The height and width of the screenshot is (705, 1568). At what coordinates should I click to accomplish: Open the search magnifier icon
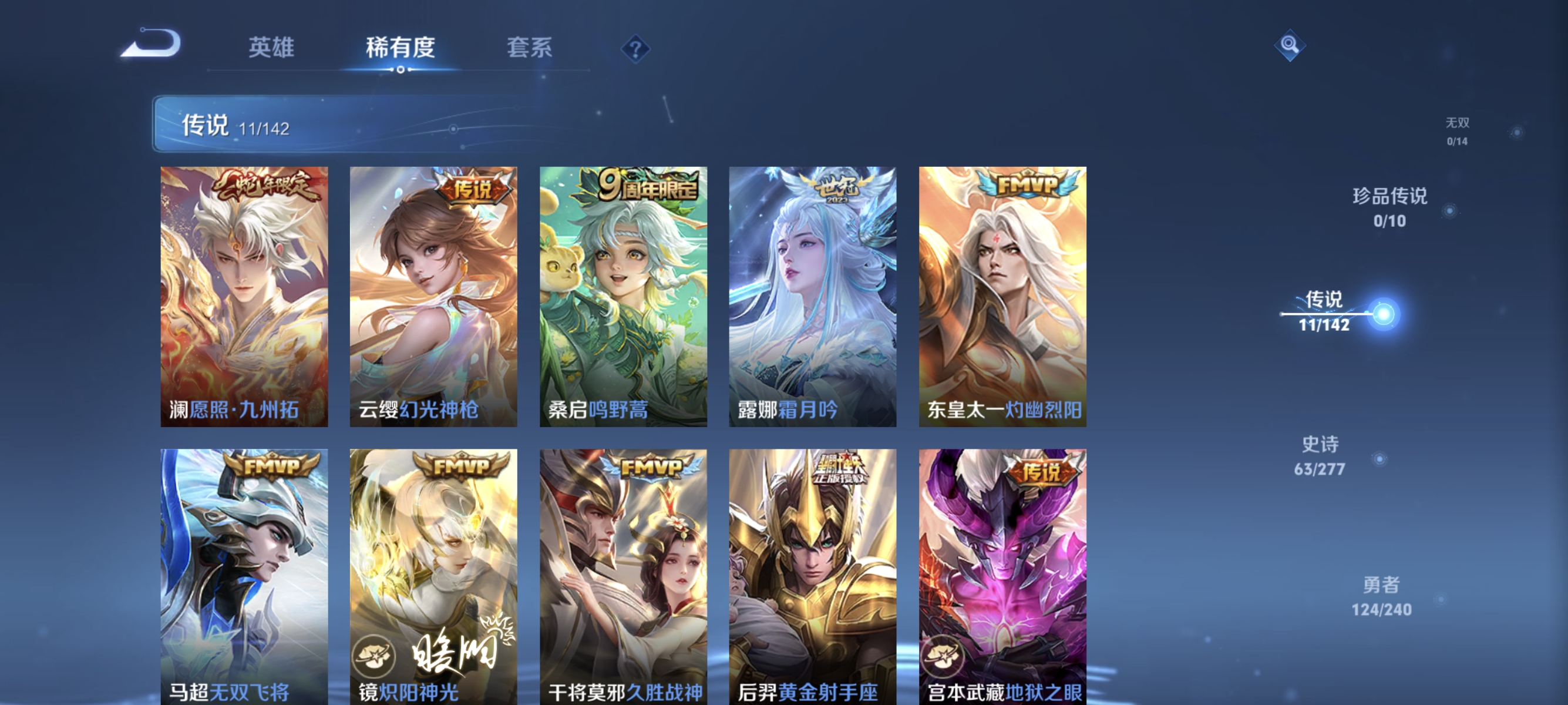coord(1290,45)
